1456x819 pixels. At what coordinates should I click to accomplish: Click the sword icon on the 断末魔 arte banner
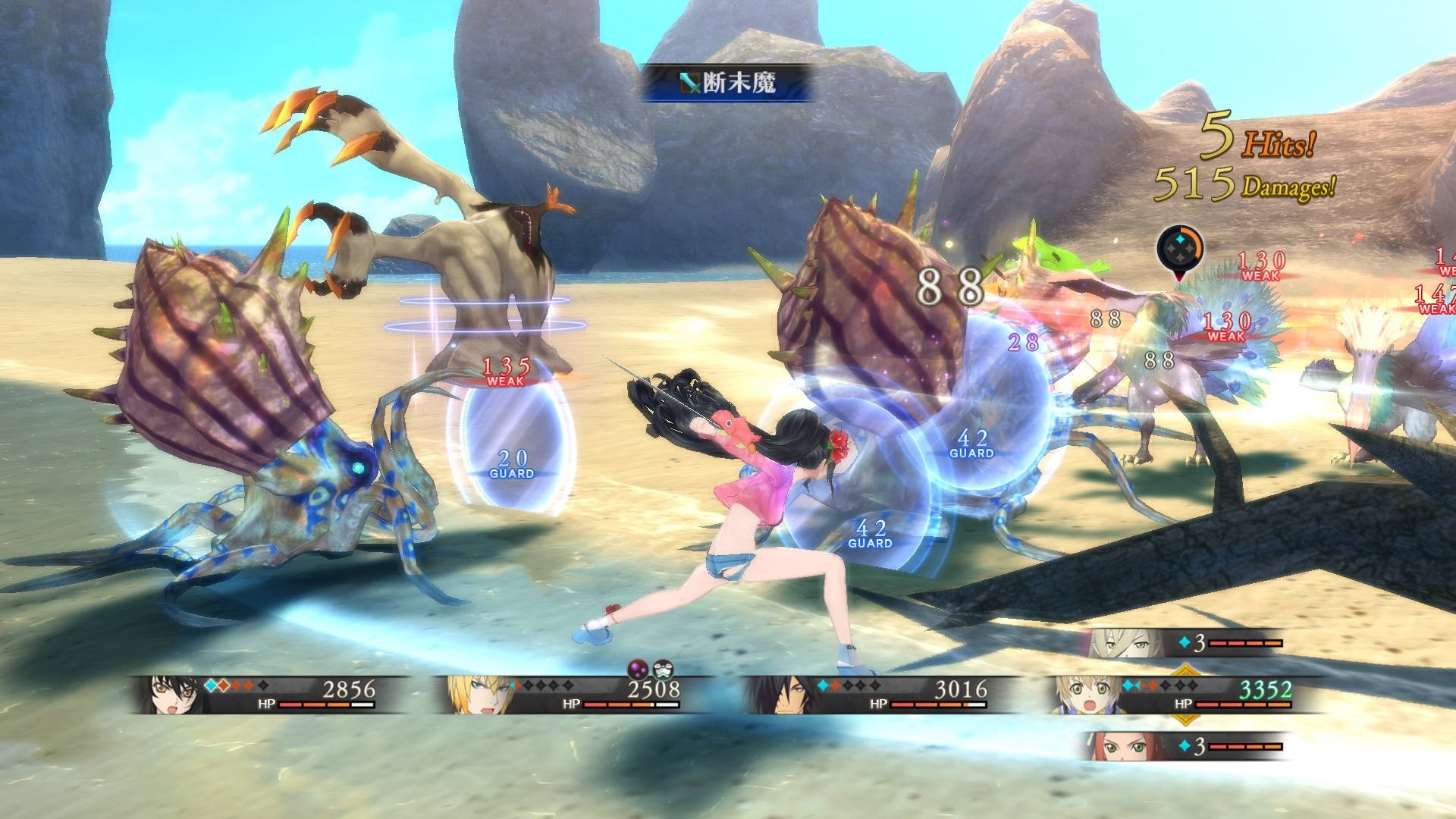(x=689, y=82)
